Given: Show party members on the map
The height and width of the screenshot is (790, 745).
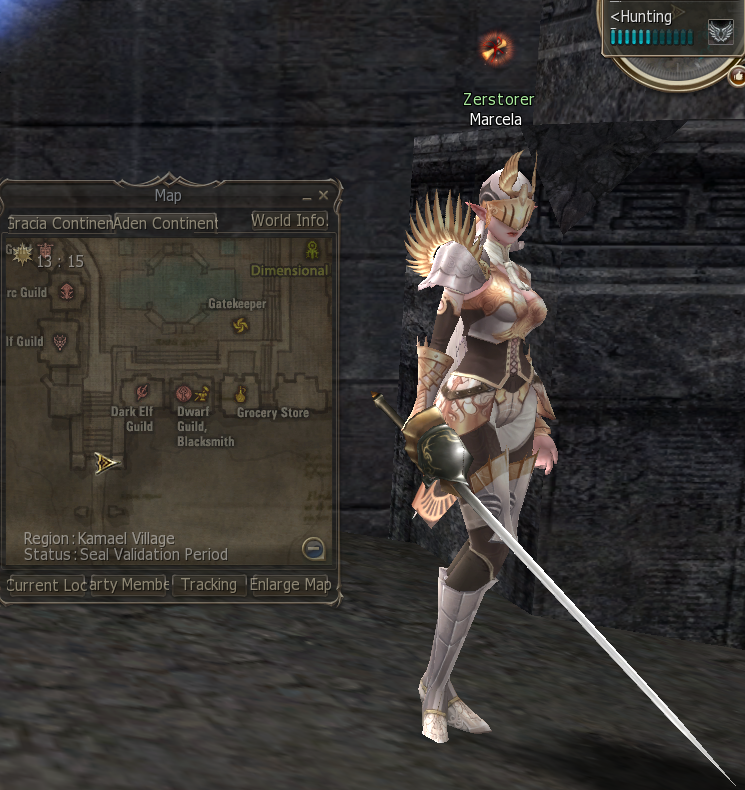Looking at the screenshot, I should point(129,585).
